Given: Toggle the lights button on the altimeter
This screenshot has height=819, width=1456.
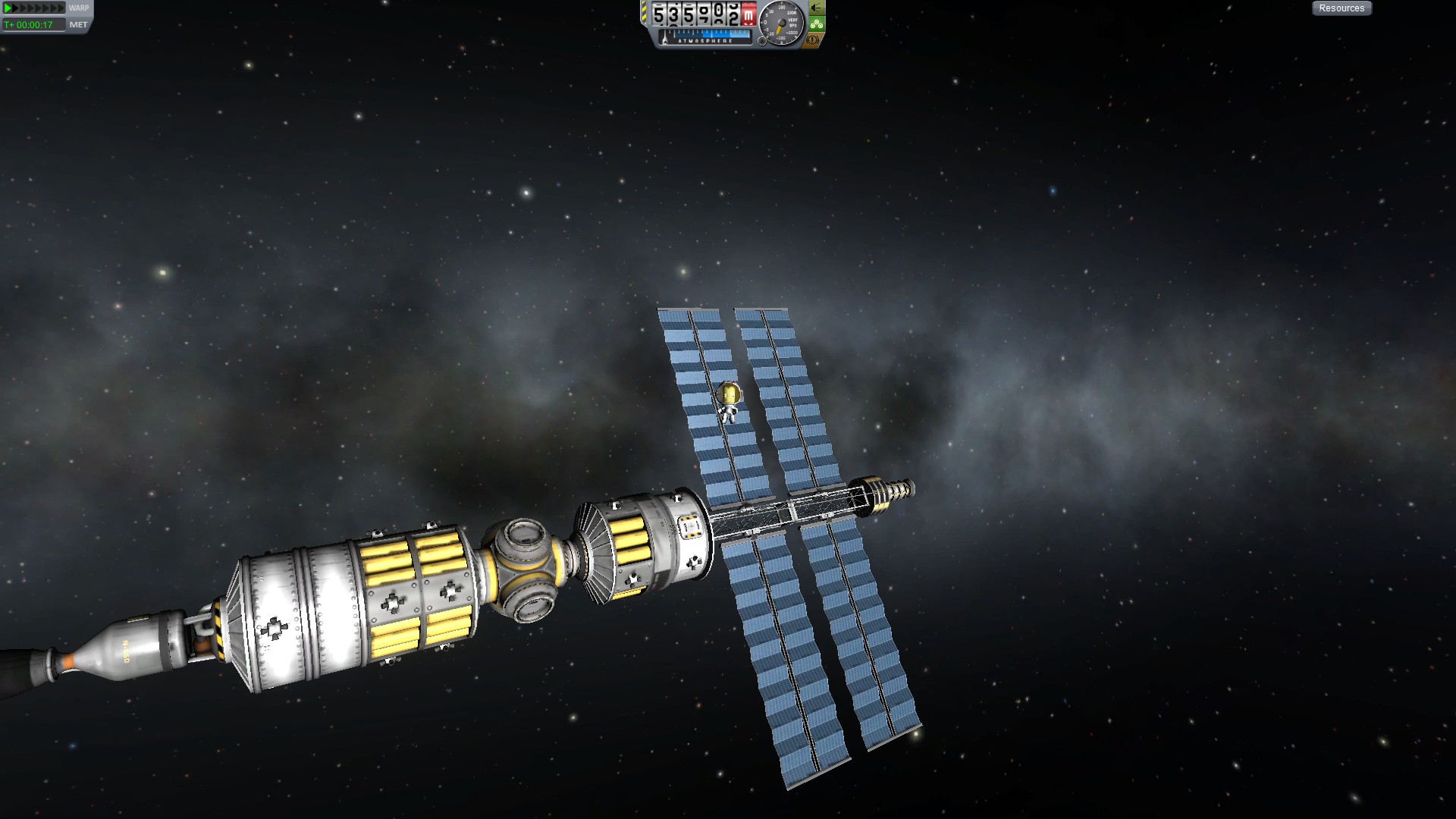Looking at the screenshot, I should [x=816, y=8].
